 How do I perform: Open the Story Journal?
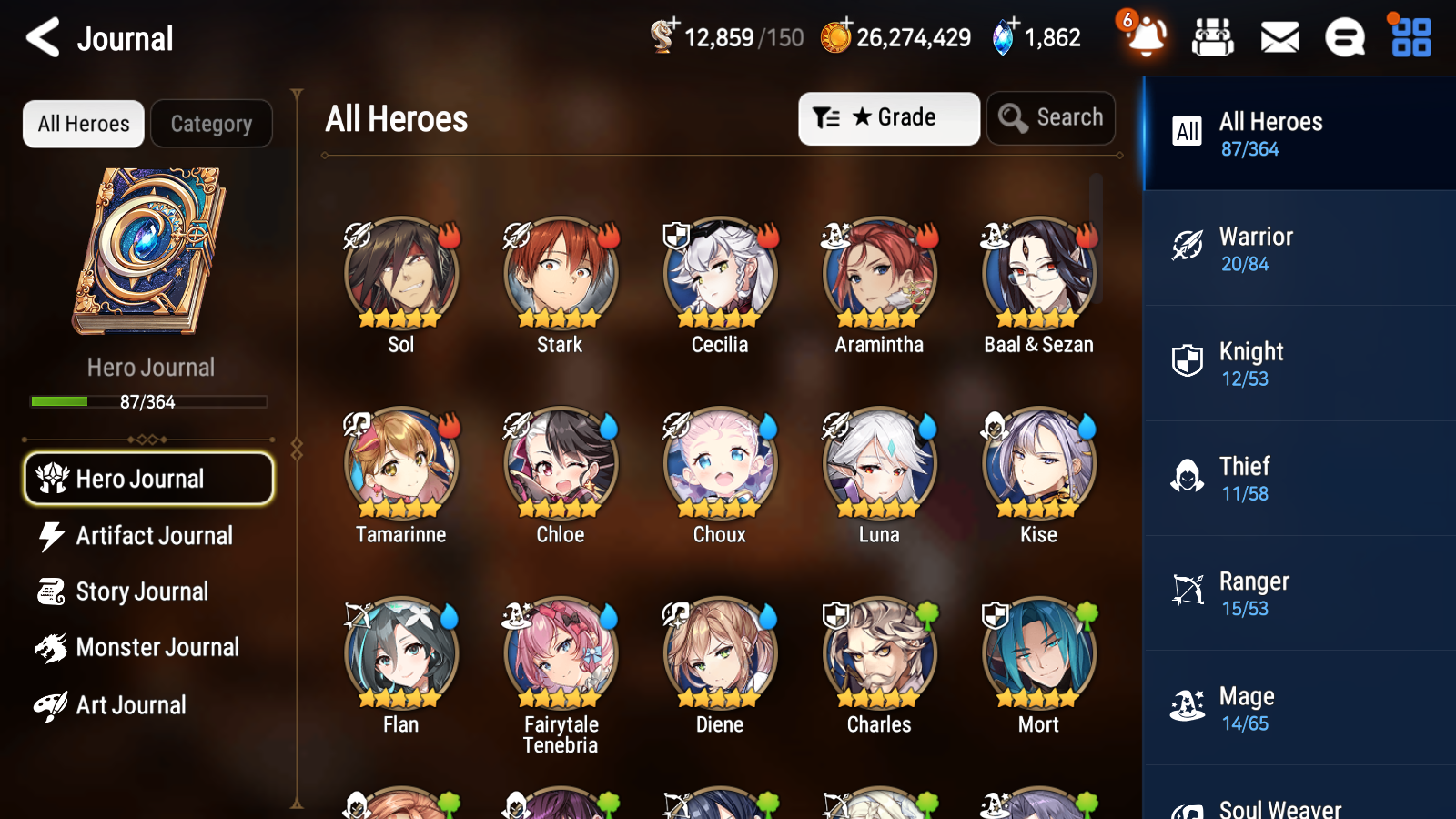(x=142, y=591)
